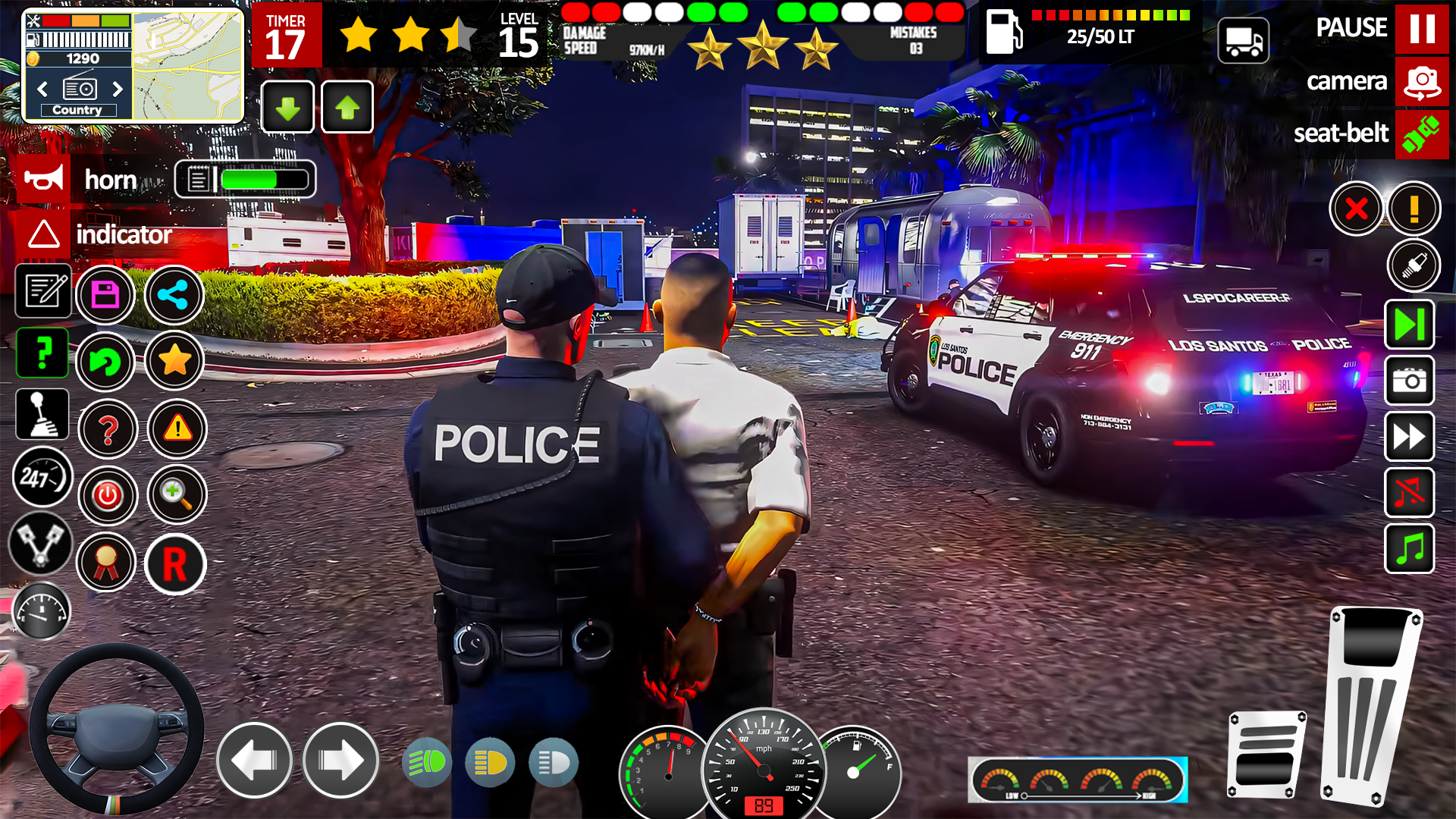Tap the share icon
The image size is (1456, 819).
coord(174,295)
